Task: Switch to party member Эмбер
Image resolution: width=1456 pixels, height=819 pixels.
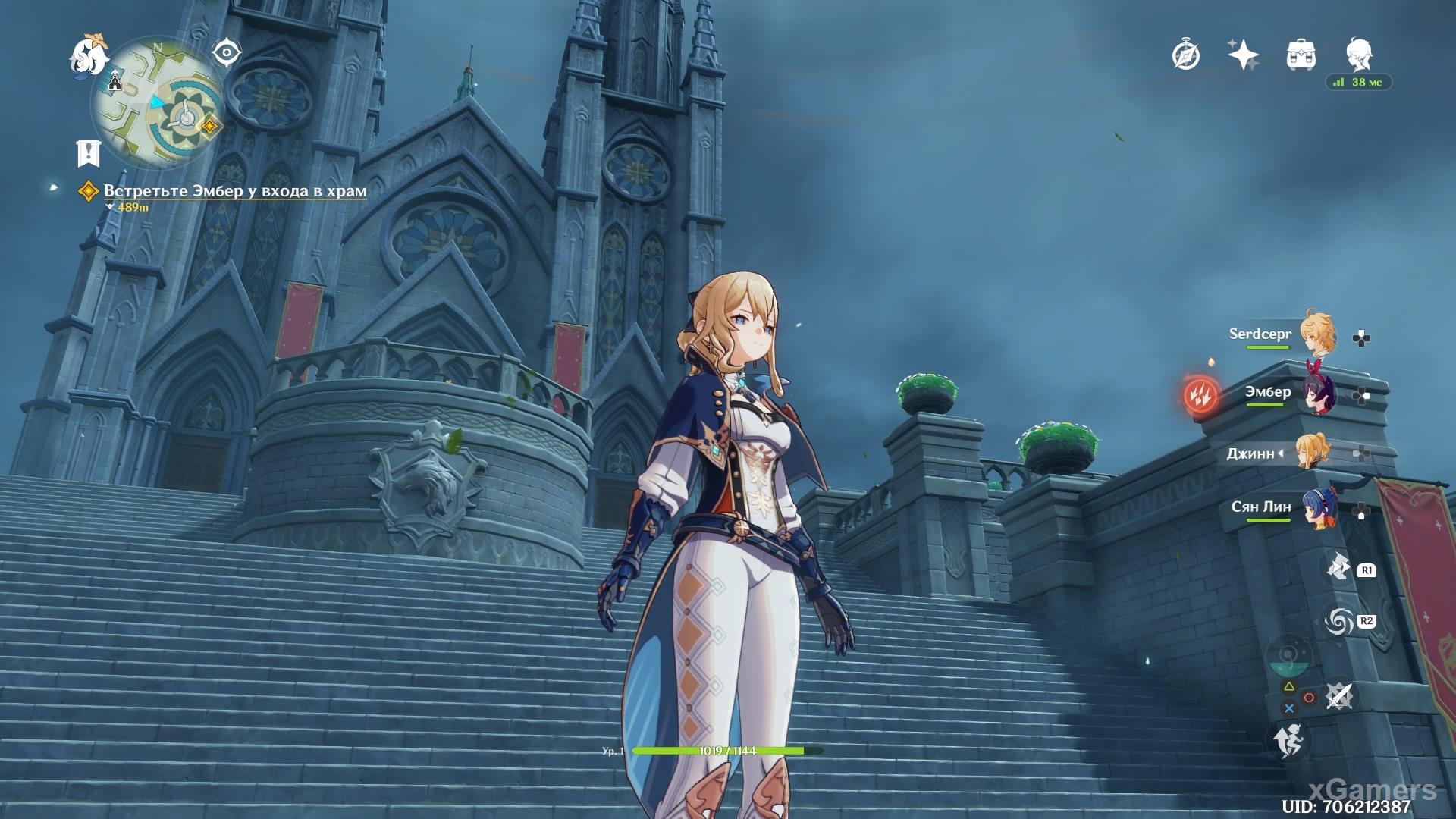Action: coord(1318,394)
